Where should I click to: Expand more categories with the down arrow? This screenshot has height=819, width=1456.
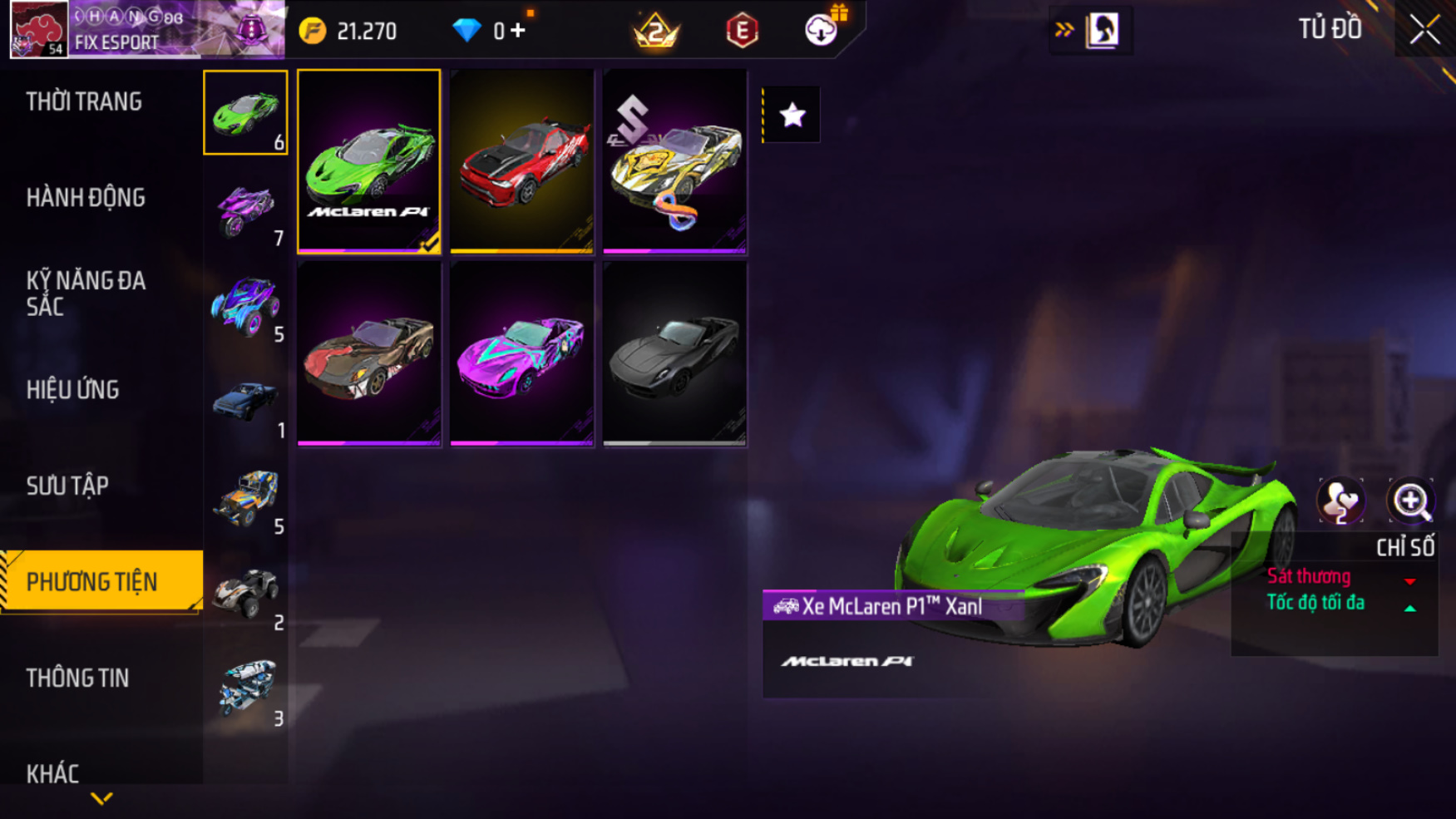coord(101,799)
